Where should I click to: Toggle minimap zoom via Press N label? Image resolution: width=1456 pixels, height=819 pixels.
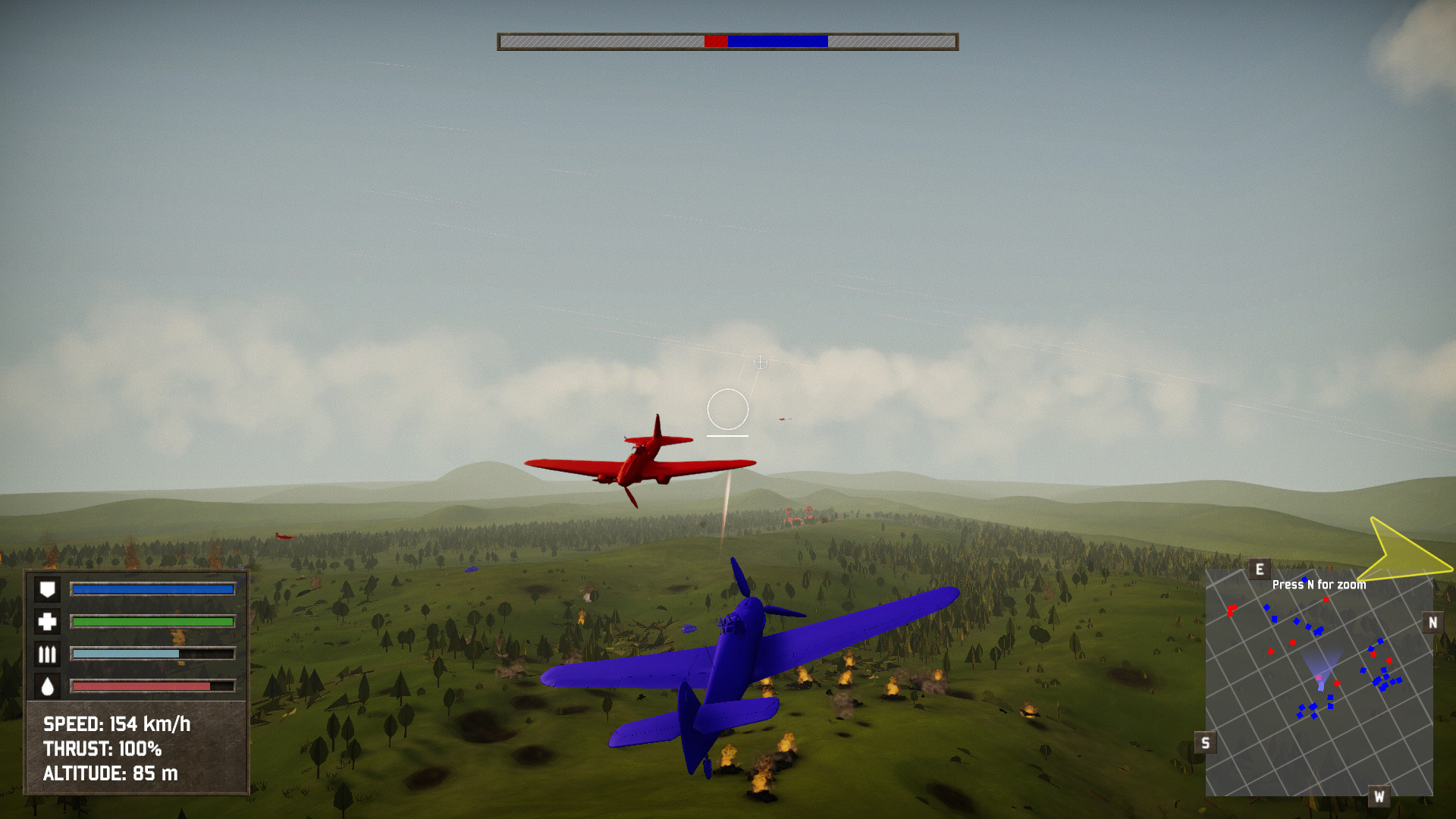coord(1319,585)
